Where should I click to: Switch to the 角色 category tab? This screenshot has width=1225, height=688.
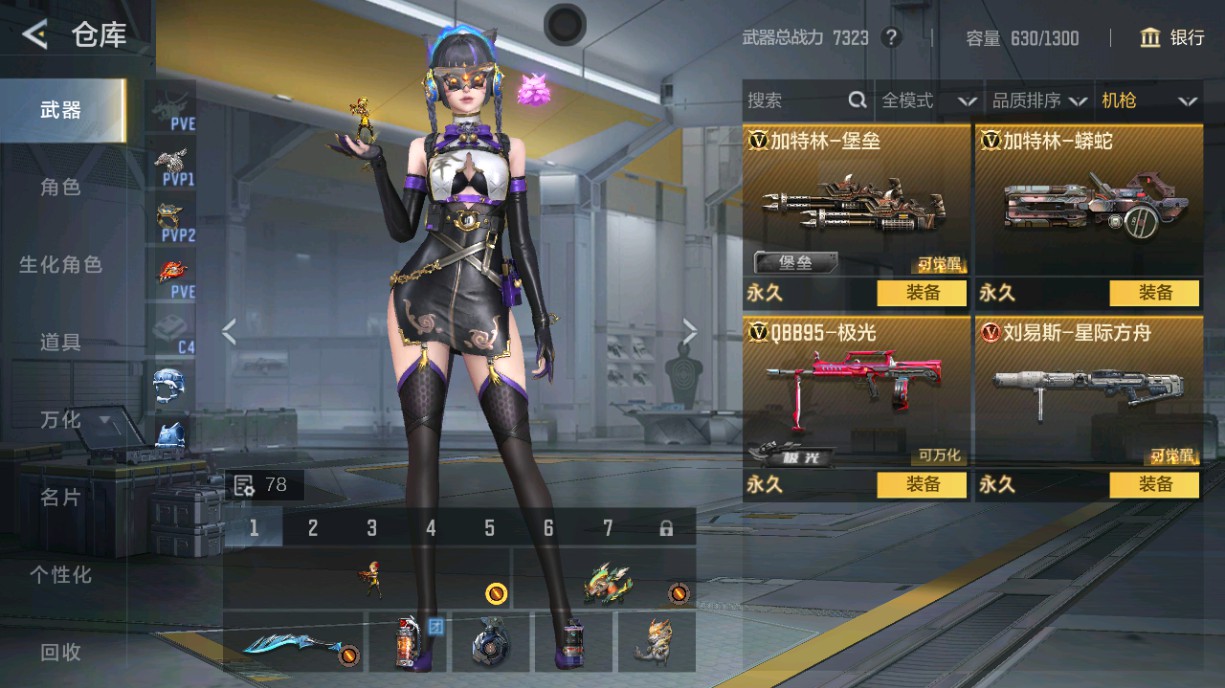pyautogui.click(x=60, y=187)
